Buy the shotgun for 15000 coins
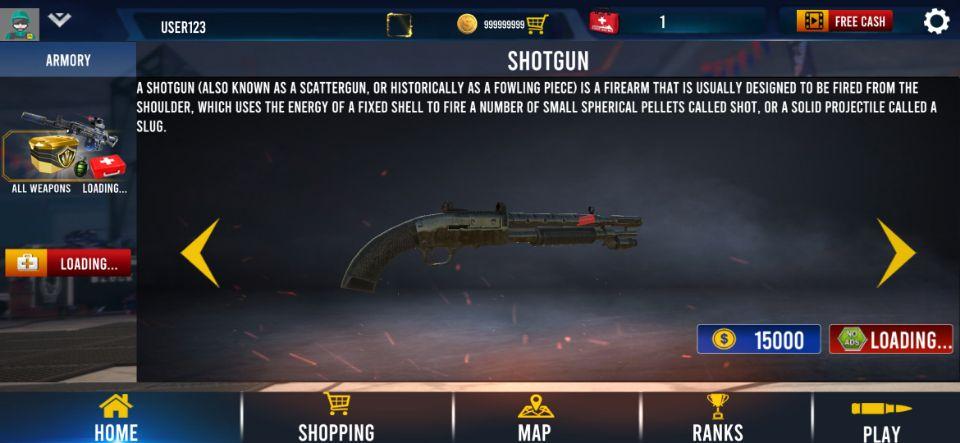The image size is (960, 443). click(758, 340)
